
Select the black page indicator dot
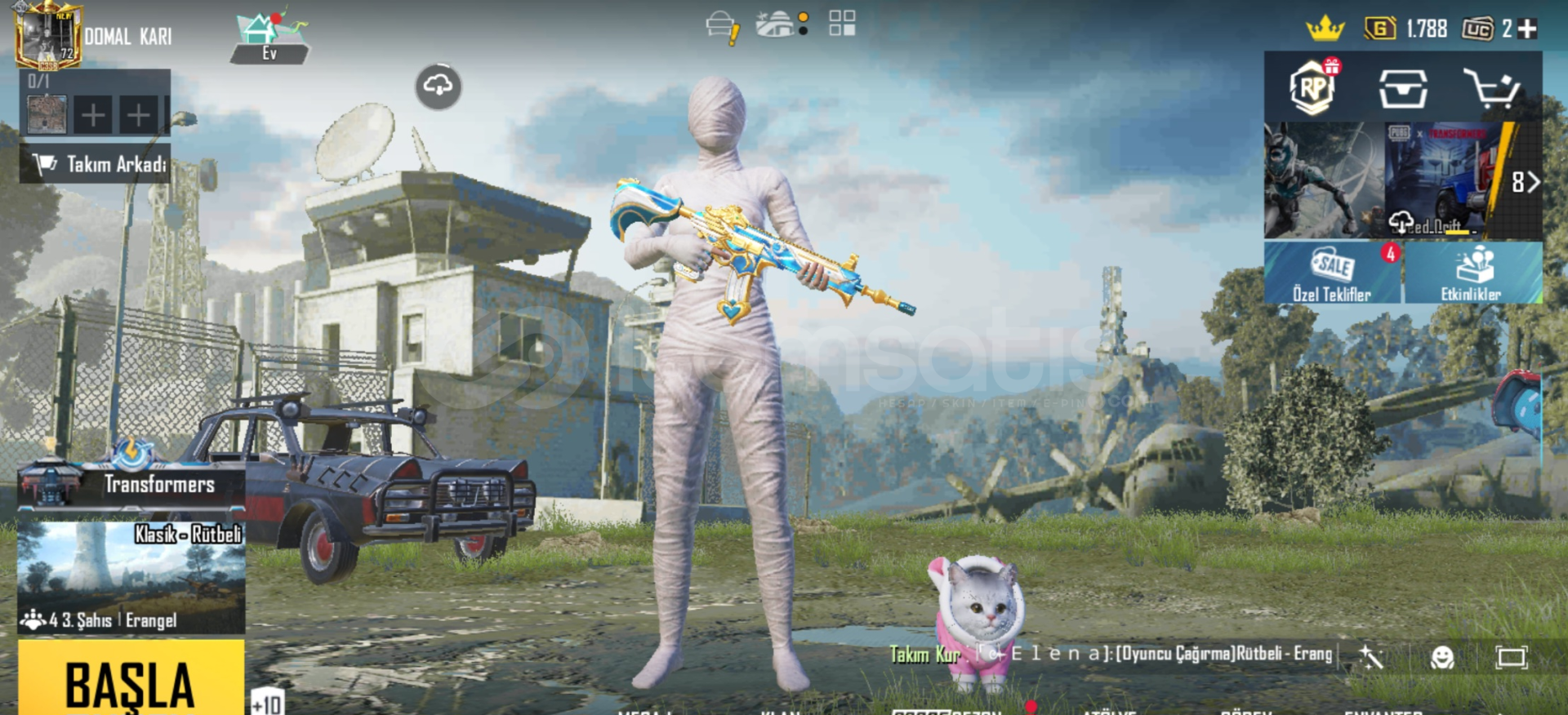[x=804, y=33]
